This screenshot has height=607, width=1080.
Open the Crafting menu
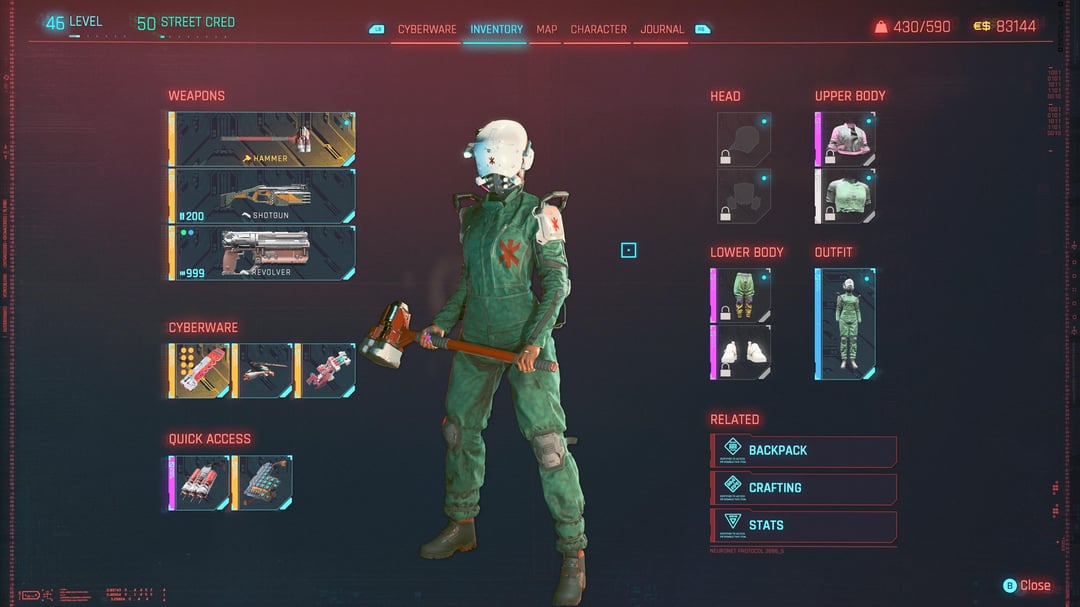[804, 488]
